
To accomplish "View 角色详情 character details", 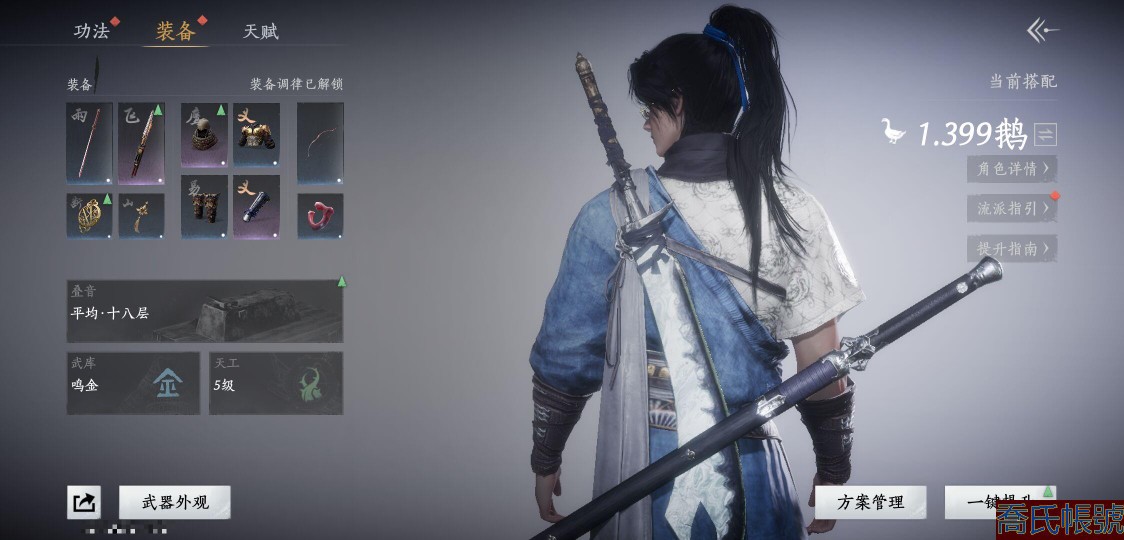I will coord(1010,169).
